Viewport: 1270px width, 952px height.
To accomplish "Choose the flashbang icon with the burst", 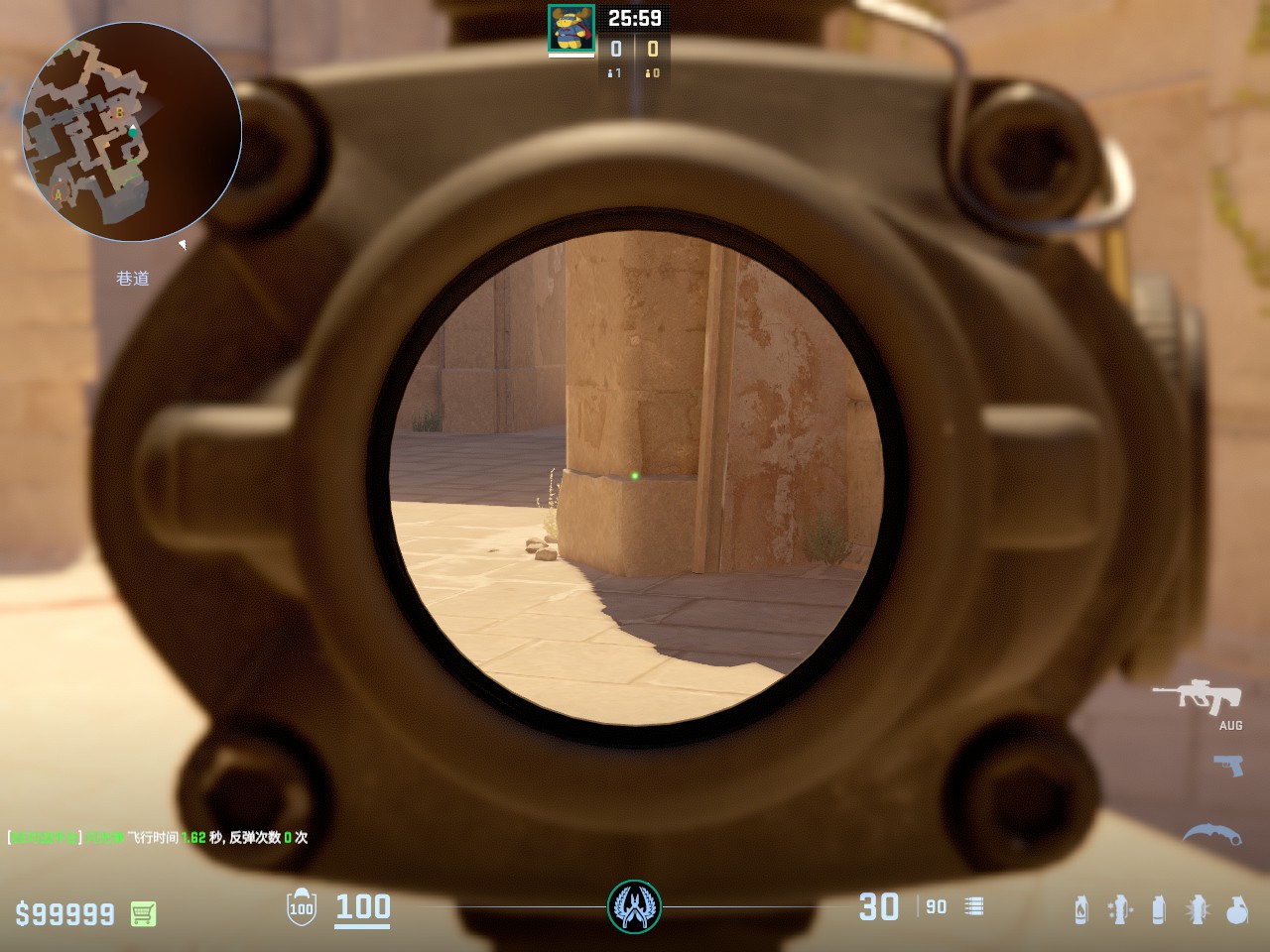I will click(1198, 909).
